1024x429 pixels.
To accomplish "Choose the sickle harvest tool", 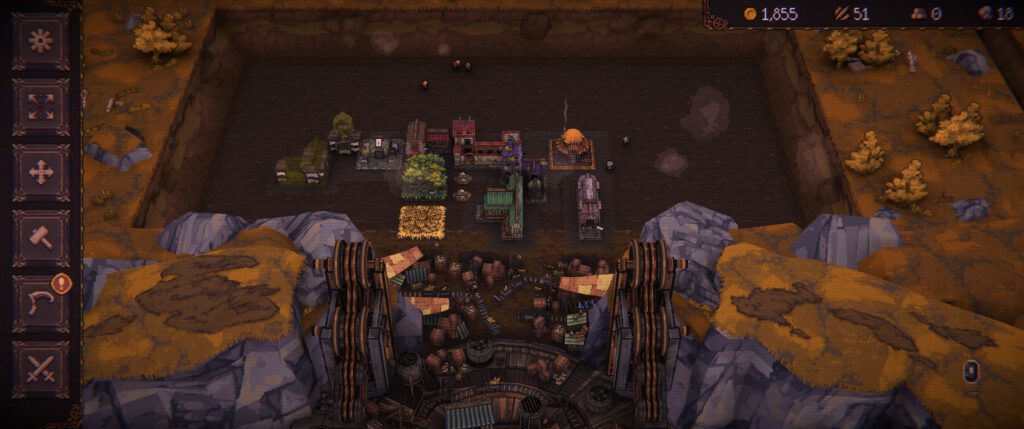I will pyautogui.click(x=41, y=303).
